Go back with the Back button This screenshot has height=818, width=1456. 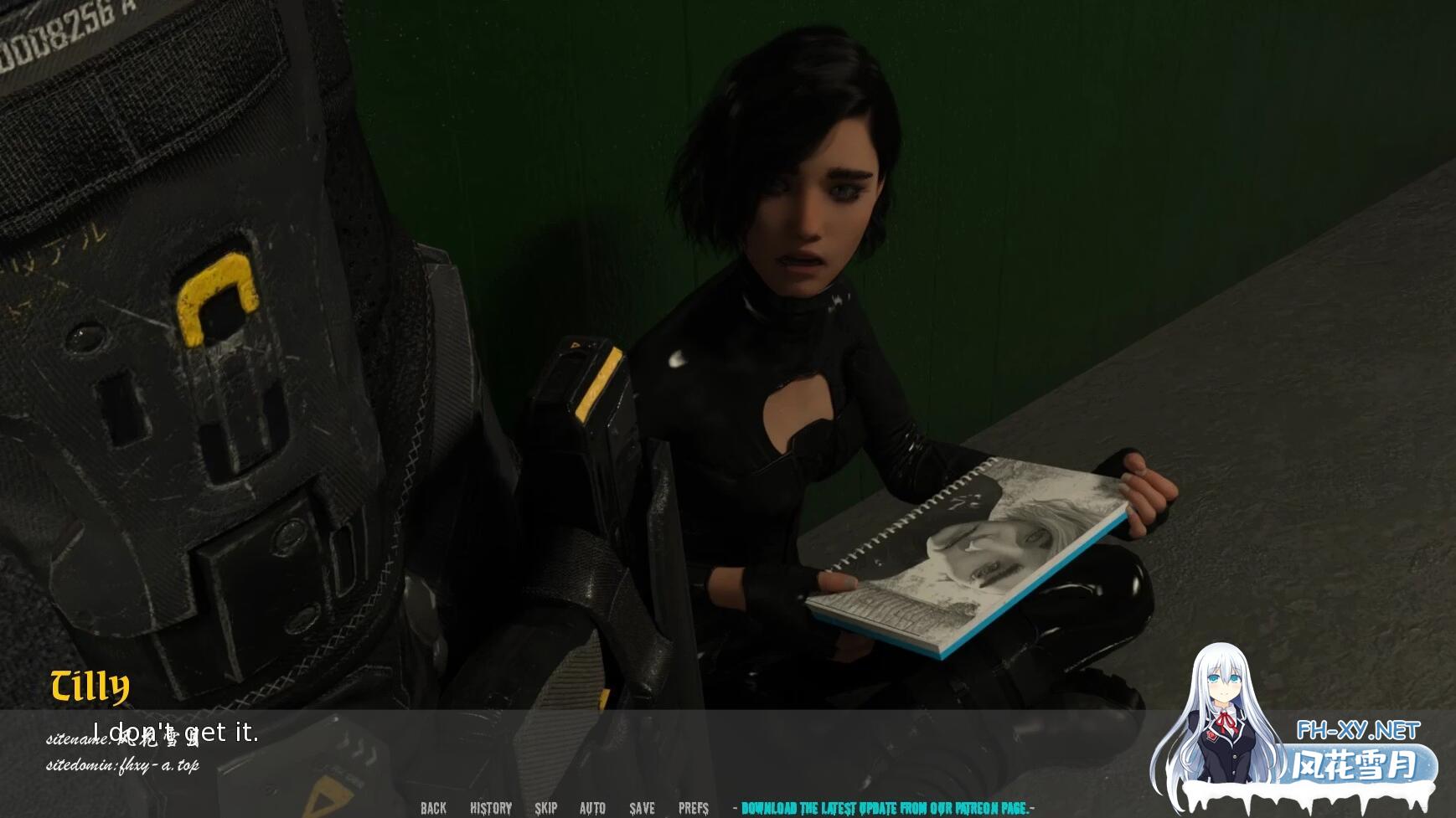[433, 808]
